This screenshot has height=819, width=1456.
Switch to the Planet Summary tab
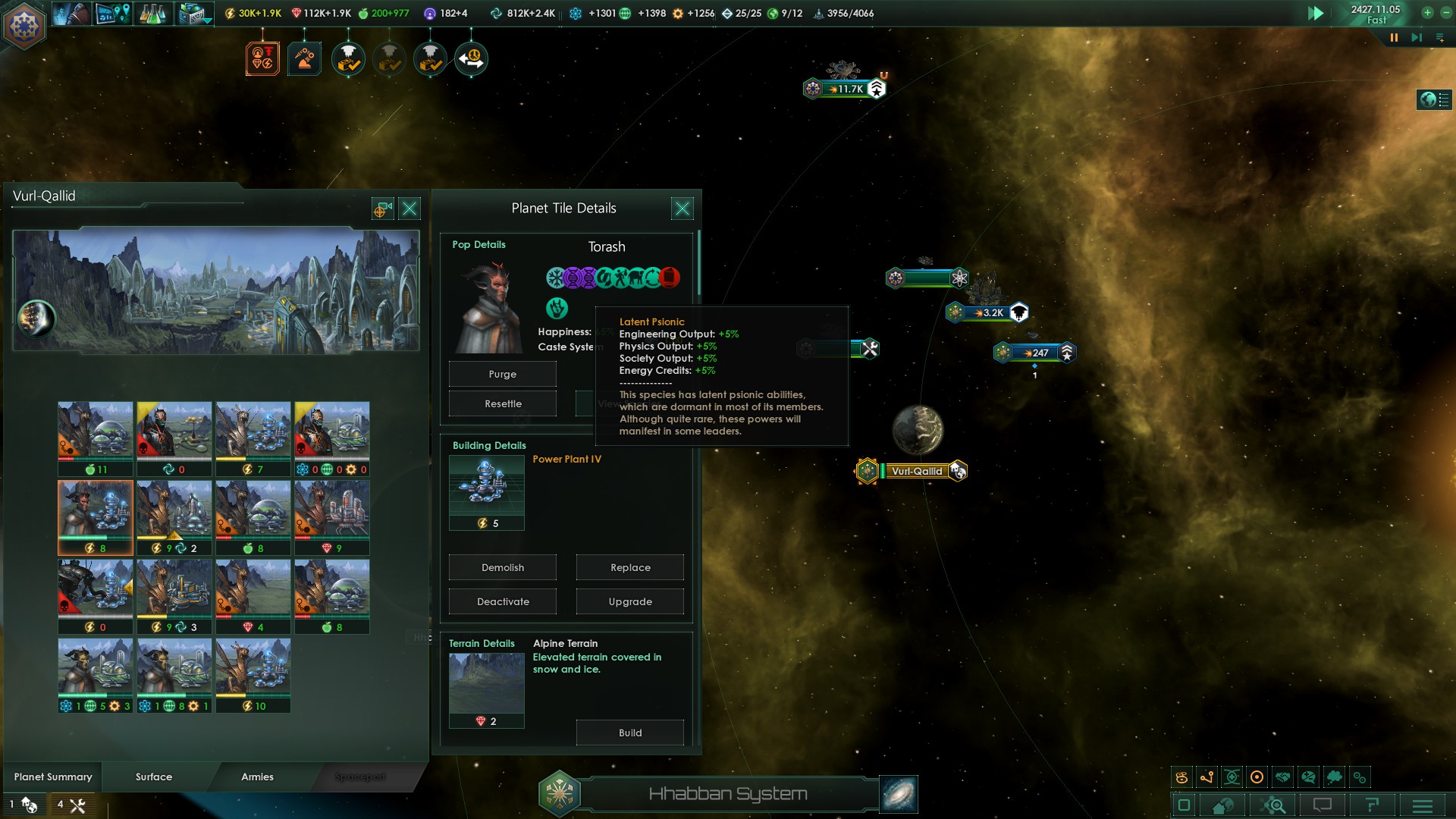53,777
